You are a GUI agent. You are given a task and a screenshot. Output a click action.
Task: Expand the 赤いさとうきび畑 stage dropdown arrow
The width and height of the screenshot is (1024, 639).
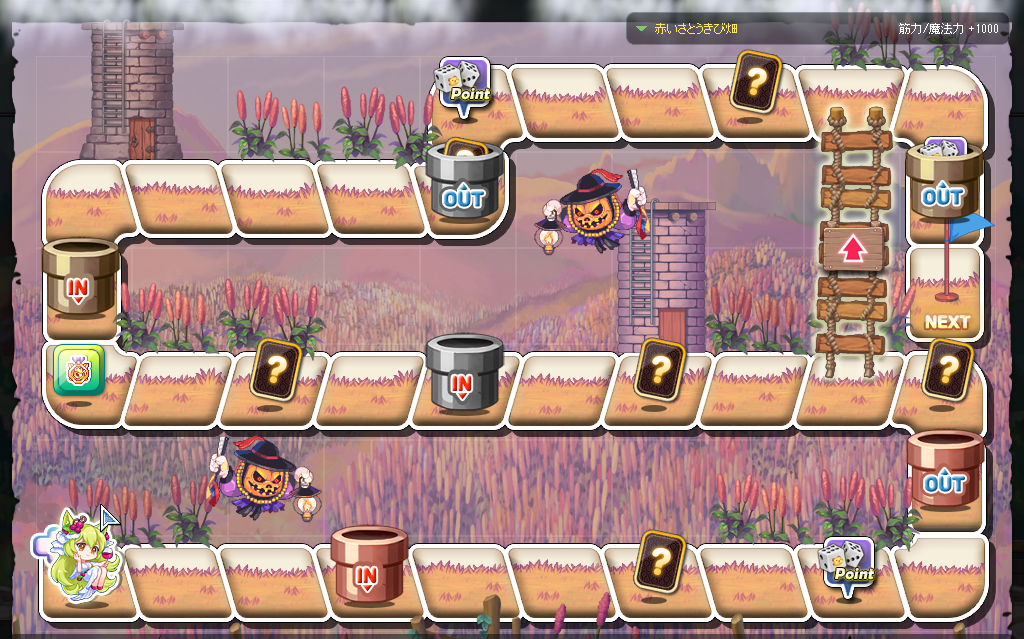click(x=642, y=29)
